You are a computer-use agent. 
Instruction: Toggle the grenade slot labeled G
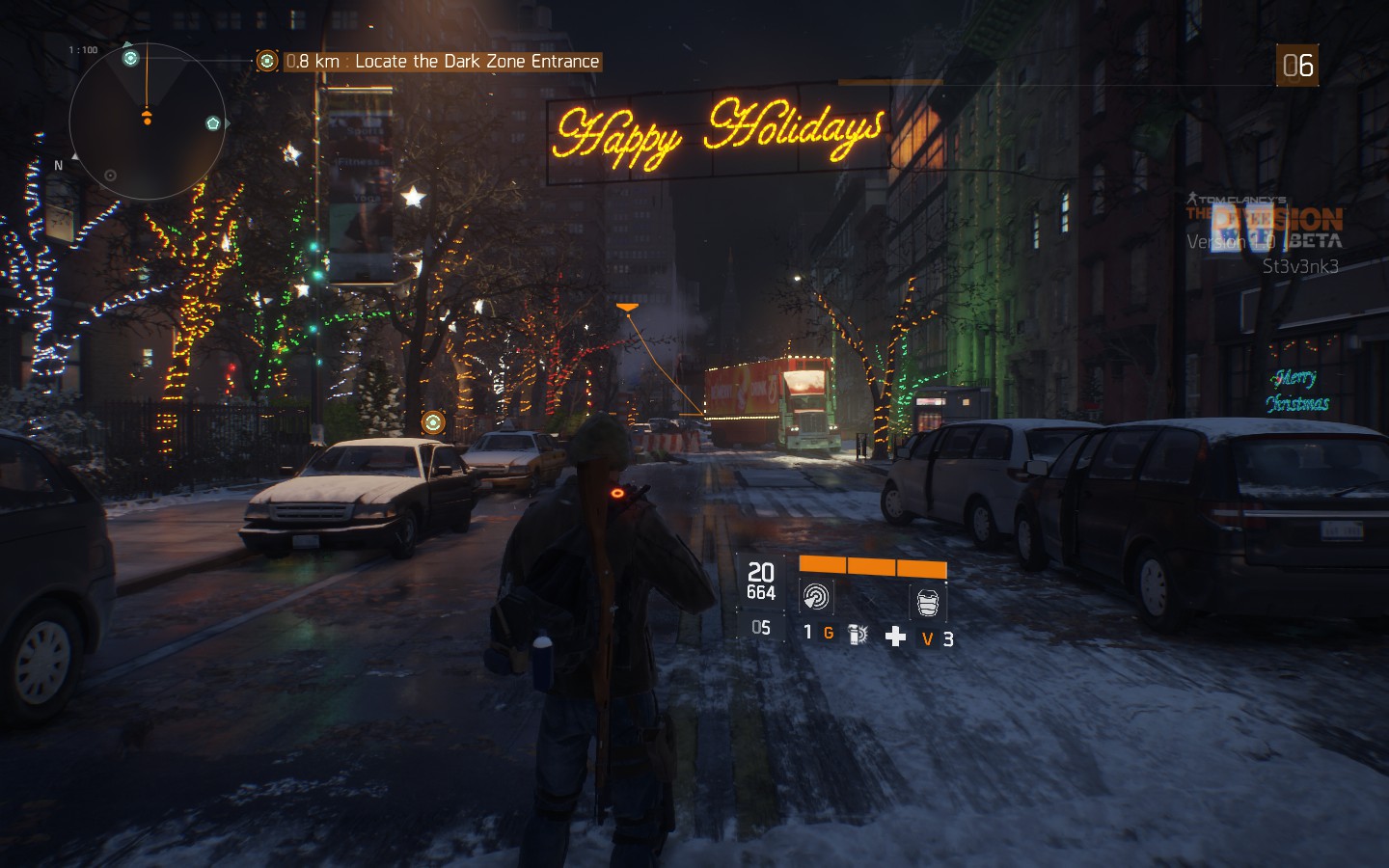[829, 633]
